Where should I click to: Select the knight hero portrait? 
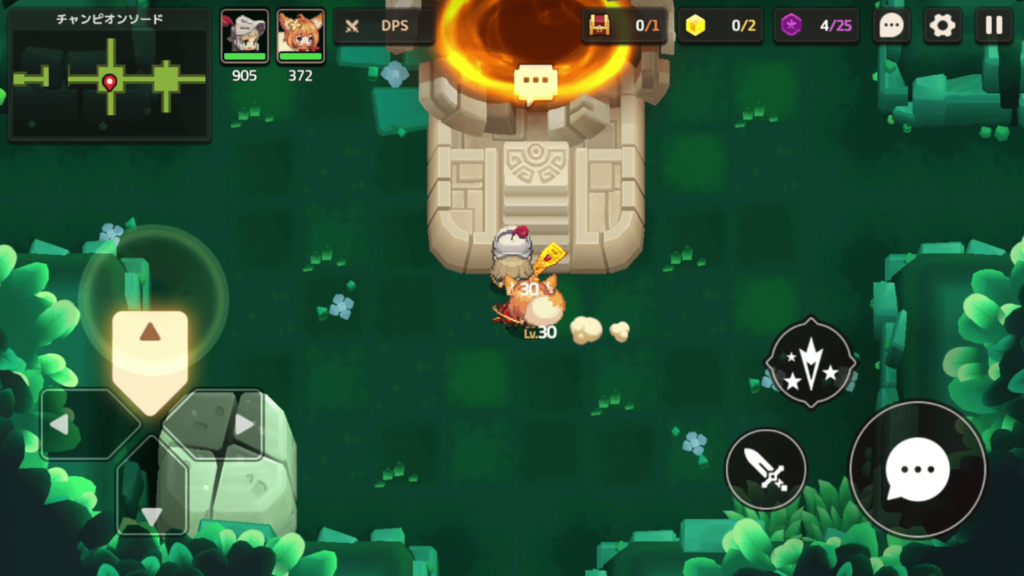[244, 37]
